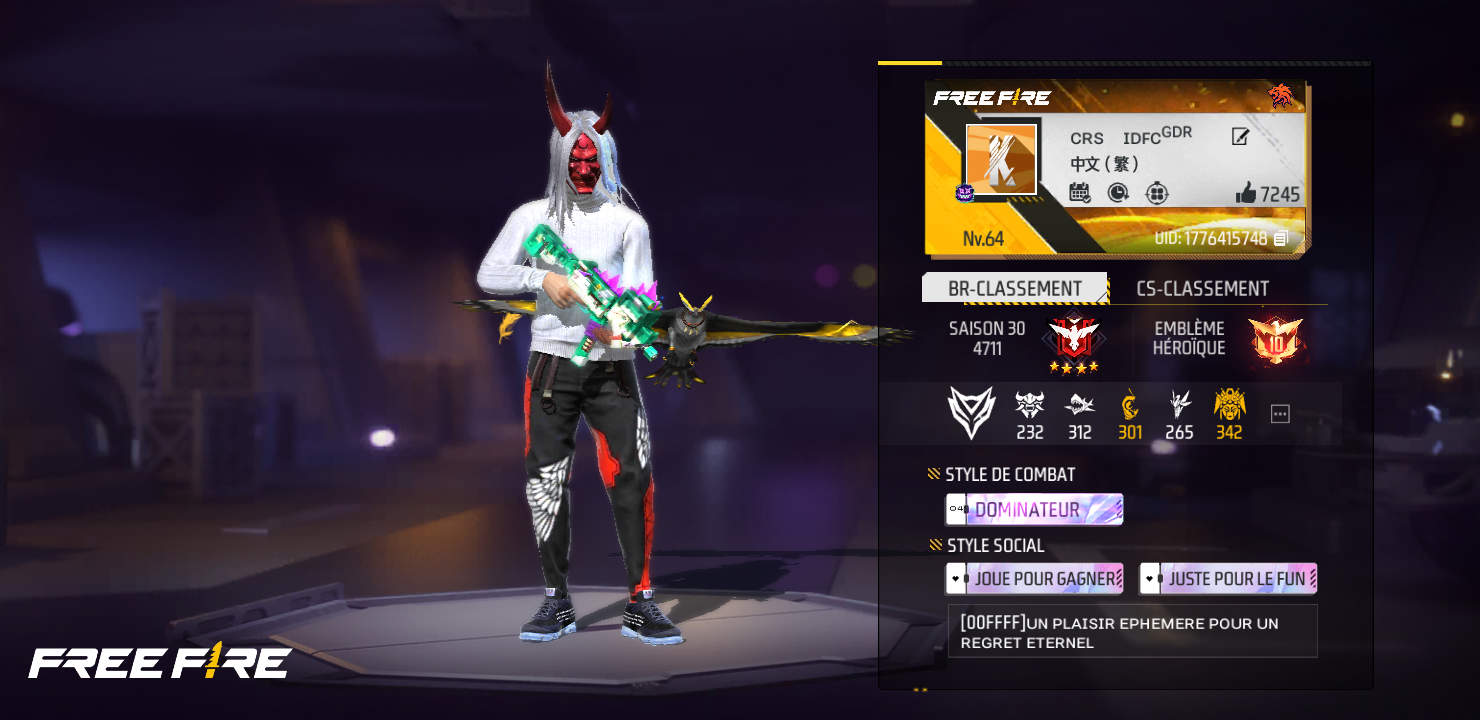Image resolution: width=1480 pixels, height=720 pixels.
Task: Click the crosshair icon on the banner
Action: [x=1157, y=192]
